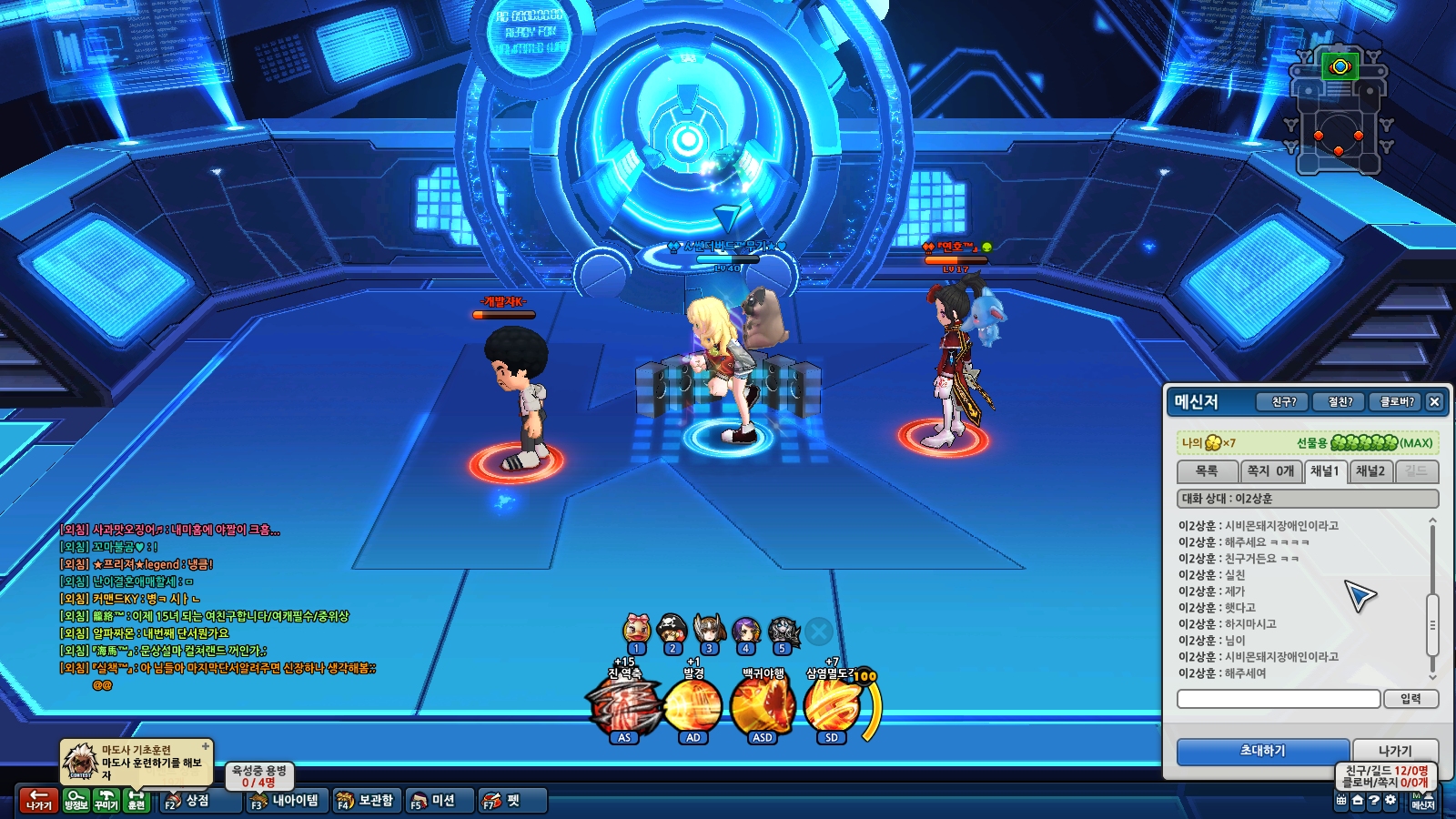Close the 메신저 messenger window
This screenshot has height=819, width=1456.
pyautogui.click(x=1434, y=401)
